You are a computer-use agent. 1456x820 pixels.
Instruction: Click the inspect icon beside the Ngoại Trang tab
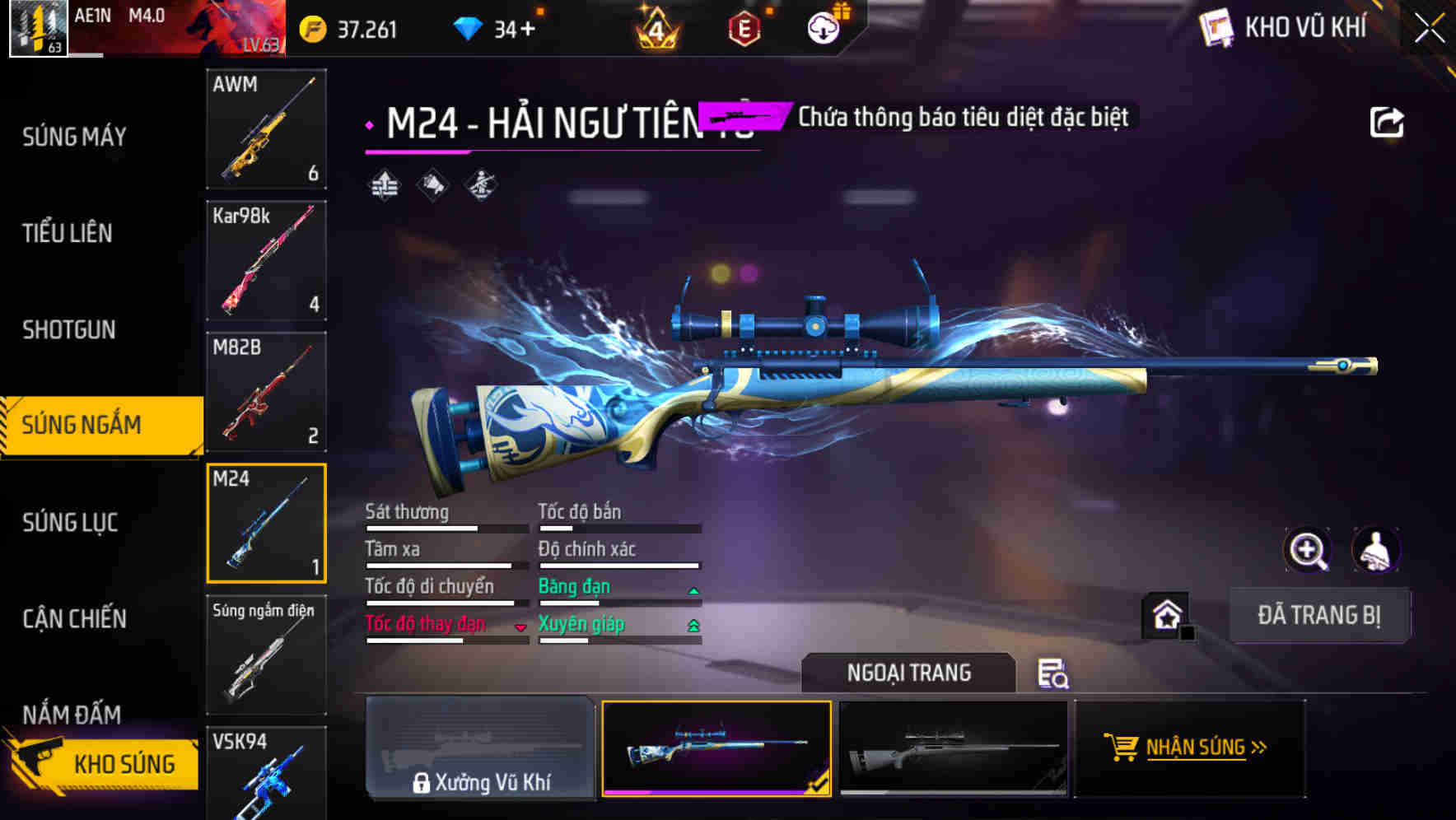pos(1055,675)
